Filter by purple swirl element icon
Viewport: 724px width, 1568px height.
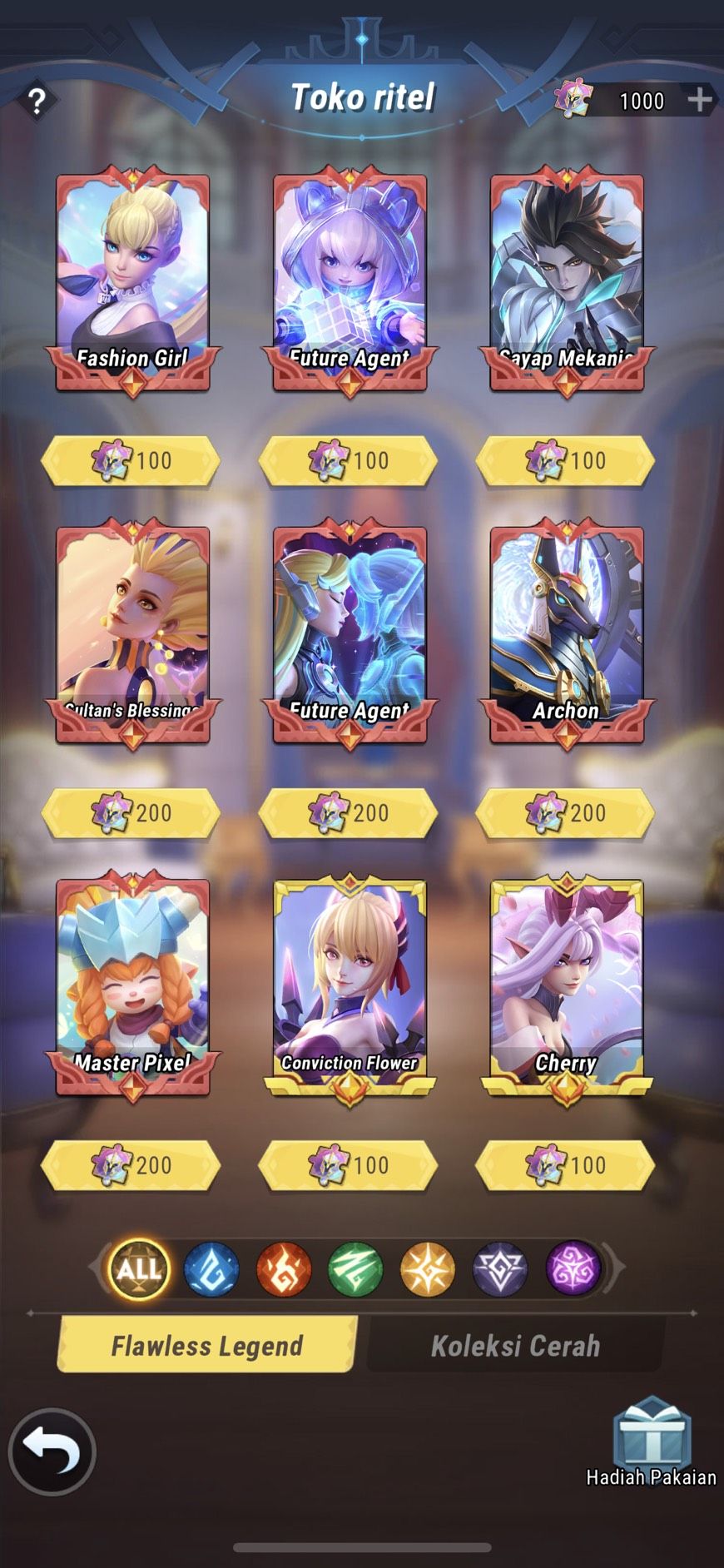(573, 1269)
